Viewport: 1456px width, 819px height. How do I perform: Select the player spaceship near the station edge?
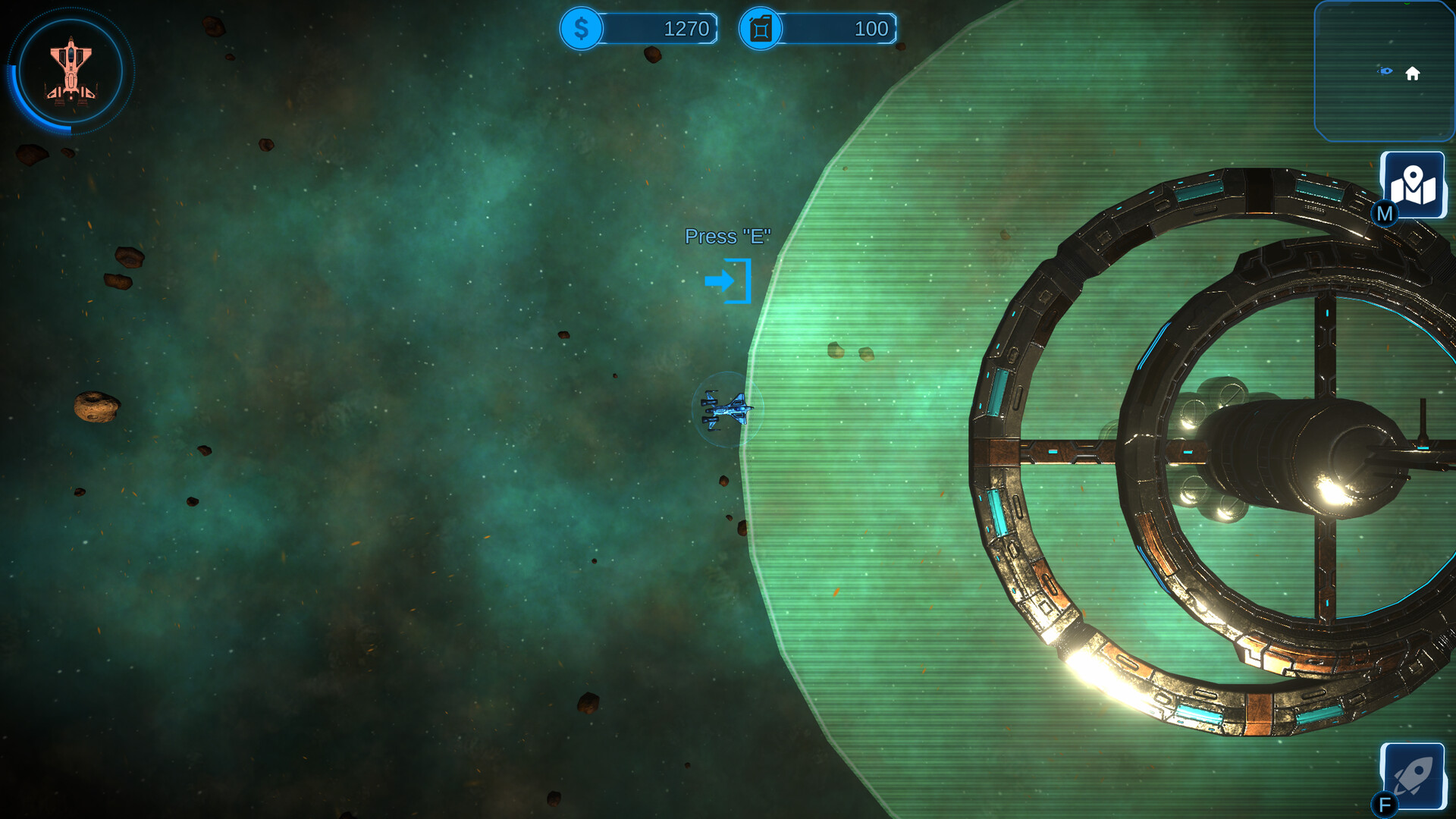point(726,408)
